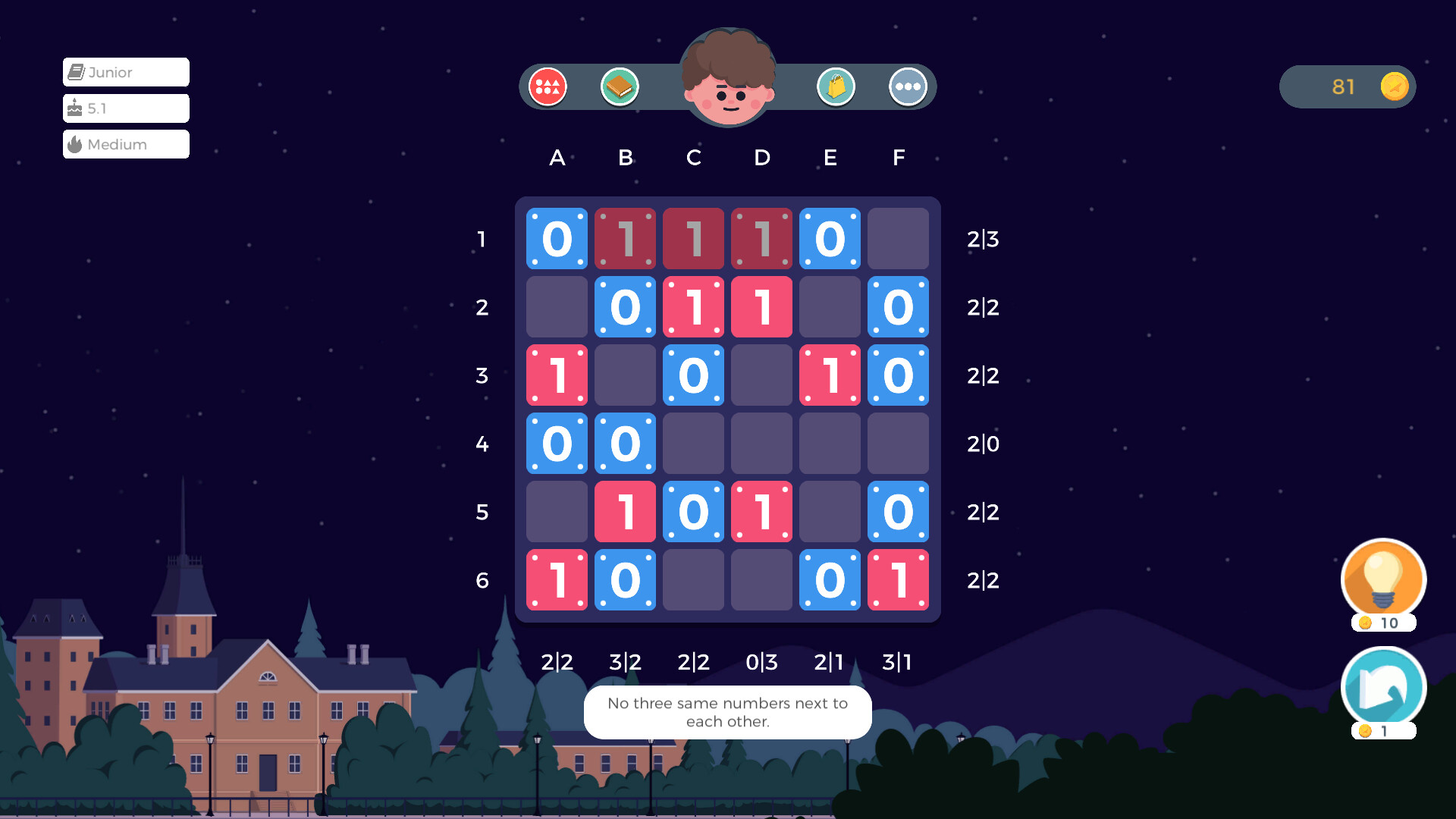Image resolution: width=1456 pixels, height=819 pixels.
Task: Select the Junior level label
Action: (x=125, y=72)
